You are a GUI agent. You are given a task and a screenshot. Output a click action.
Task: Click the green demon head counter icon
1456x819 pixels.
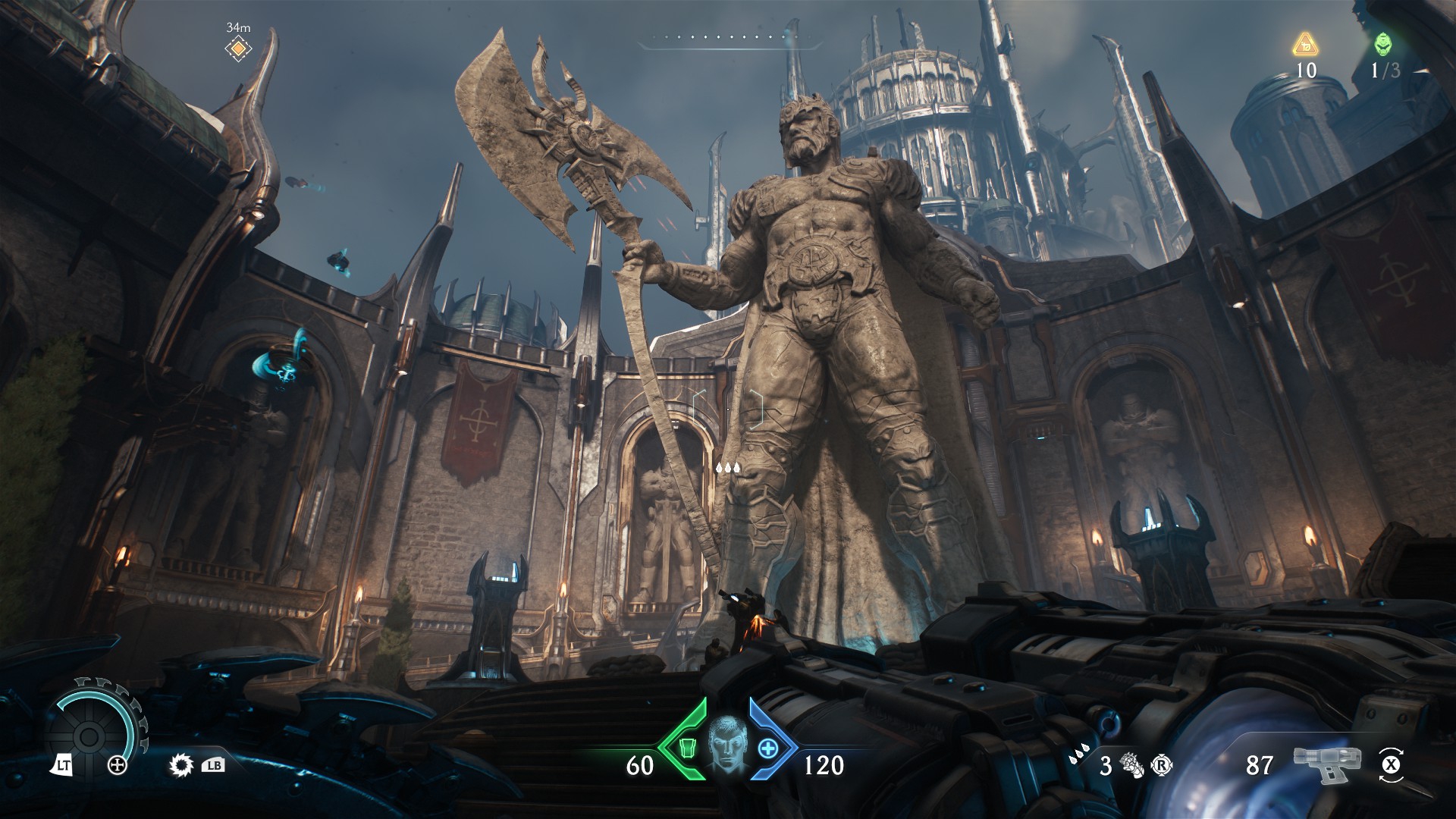(x=1383, y=44)
